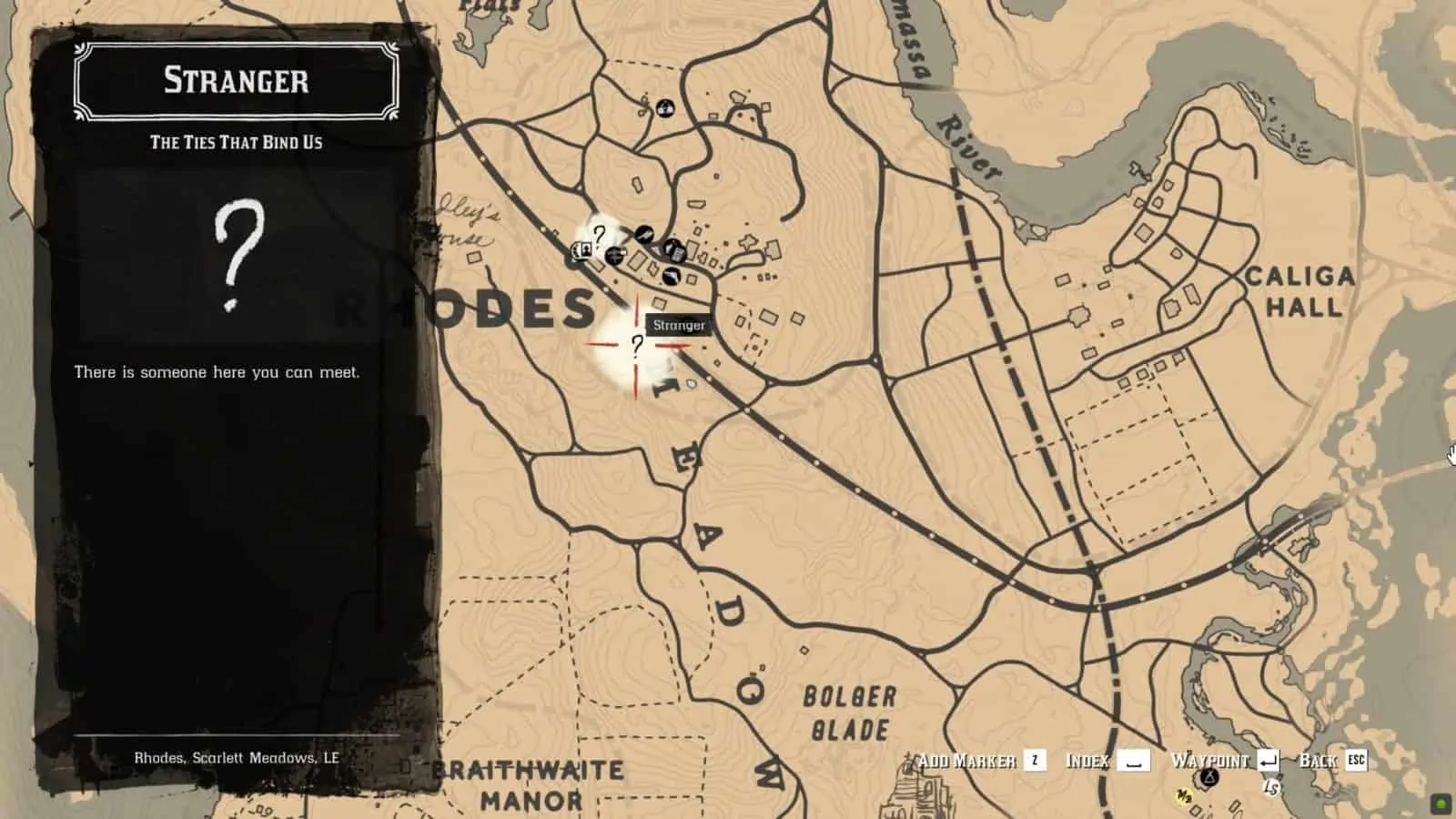Select the white Ls mission marker

coord(1270,787)
